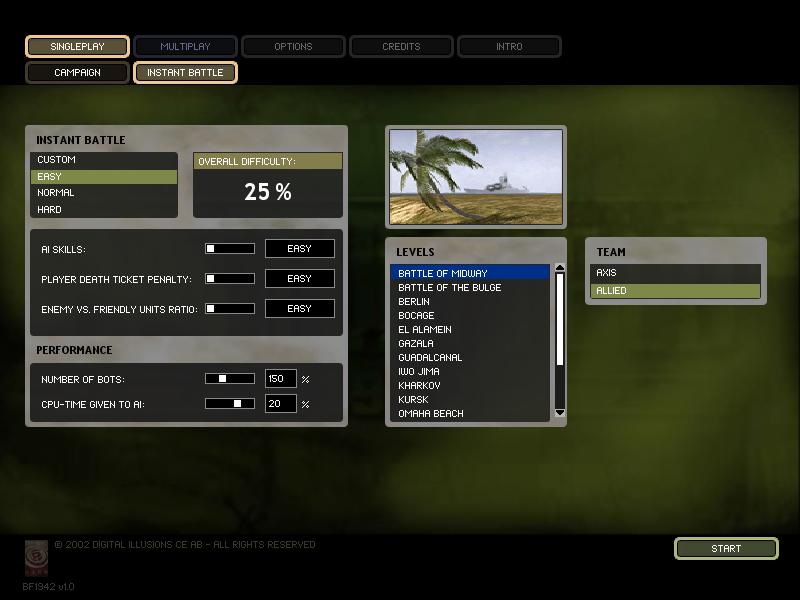Click the levels list scroll-down arrow

click(560, 412)
